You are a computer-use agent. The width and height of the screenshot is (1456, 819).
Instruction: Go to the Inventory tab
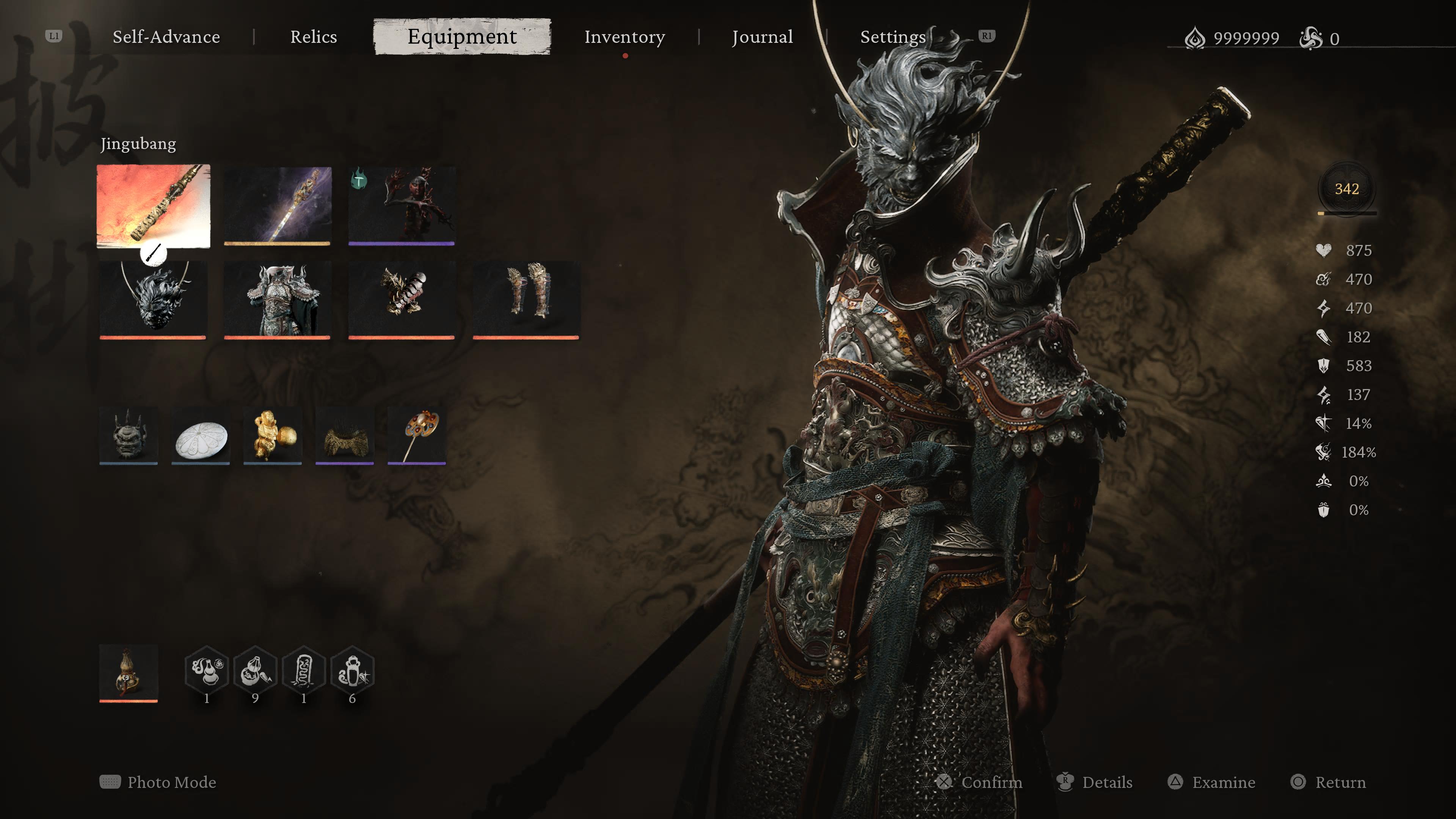[624, 37]
